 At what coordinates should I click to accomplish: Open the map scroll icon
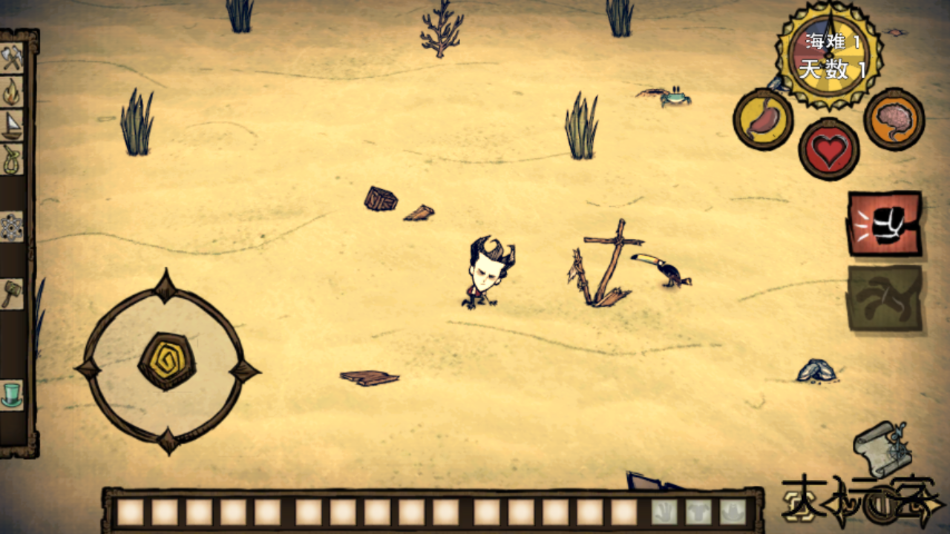tap(880, 449)
